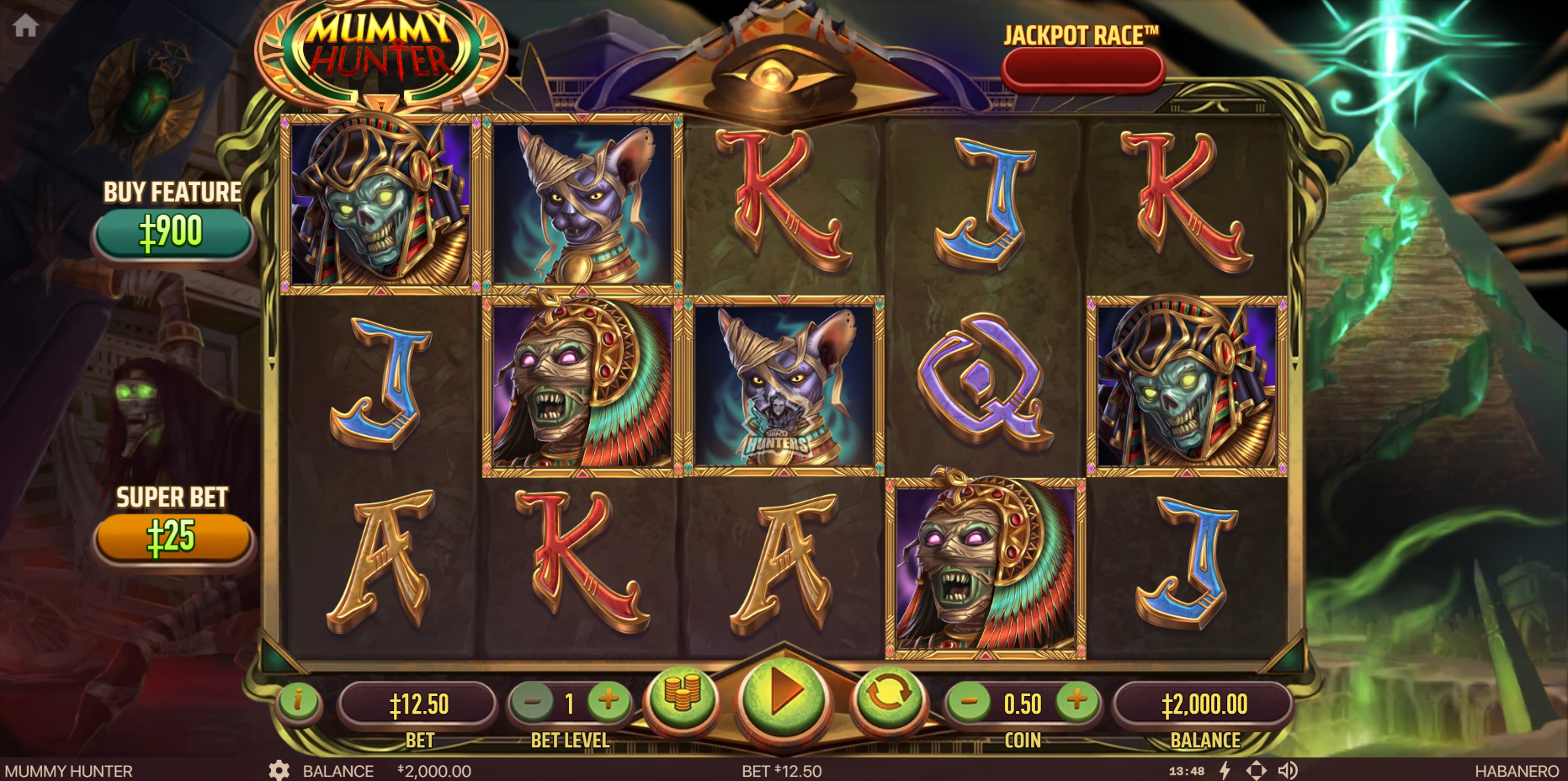Mute the game sound
1568x781 pixels.
[1288, 770]
